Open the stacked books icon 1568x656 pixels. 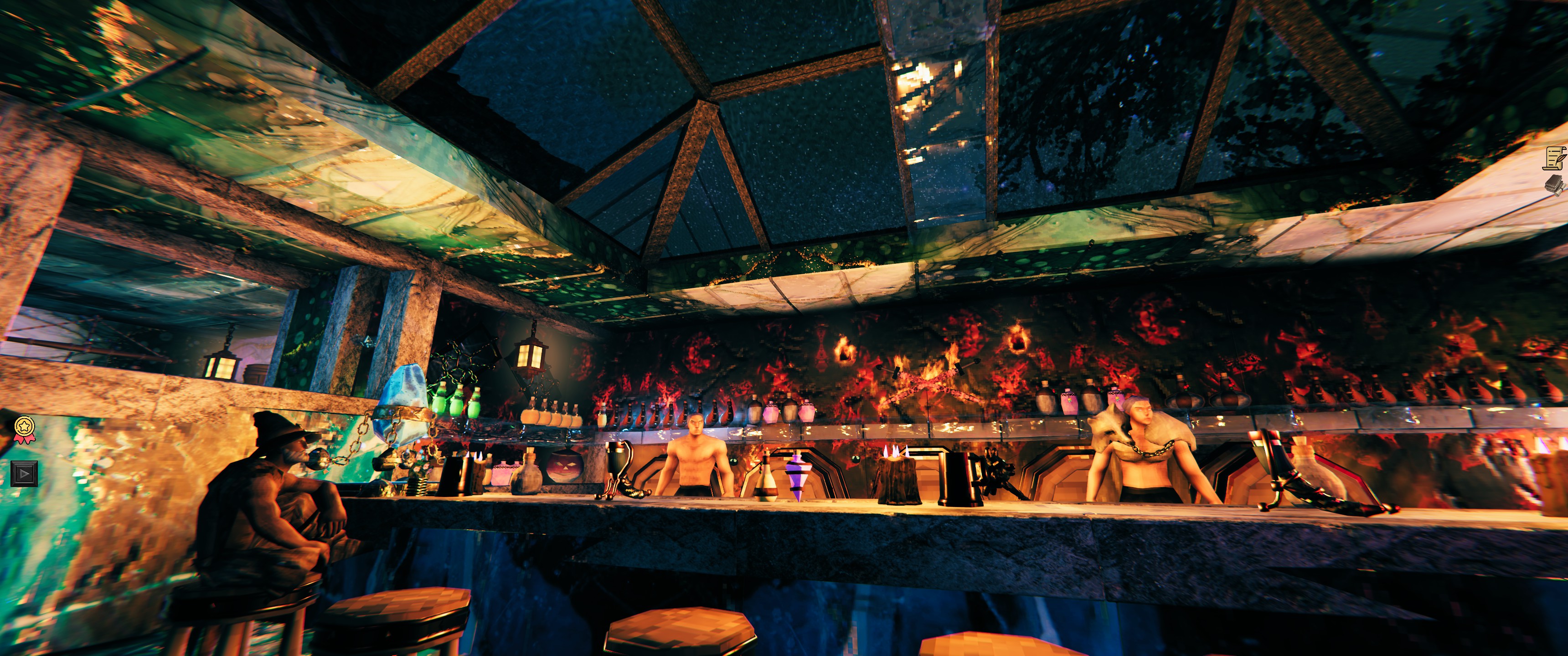(1555, 185)
